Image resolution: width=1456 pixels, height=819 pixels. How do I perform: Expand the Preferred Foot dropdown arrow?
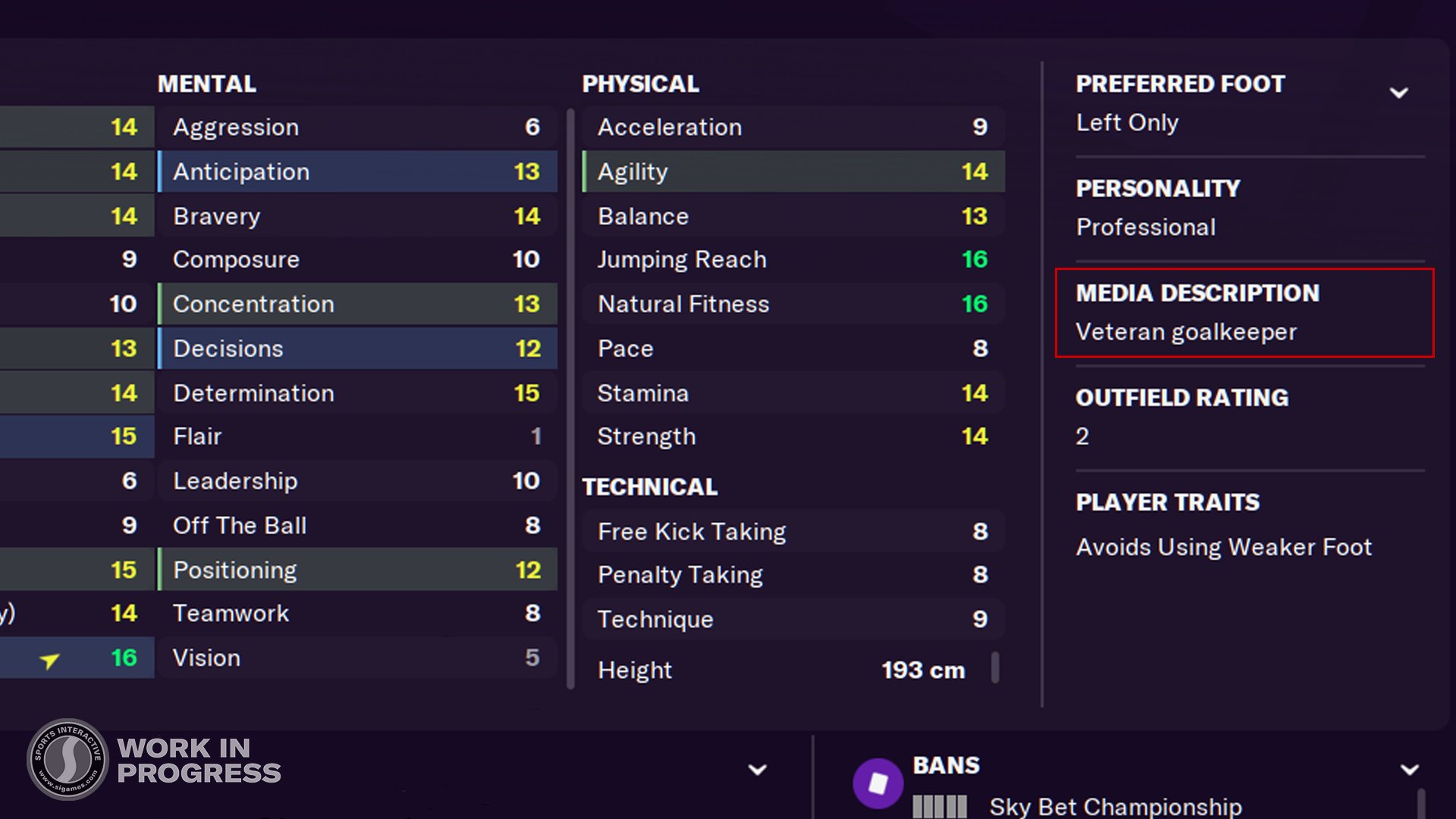1398,93
